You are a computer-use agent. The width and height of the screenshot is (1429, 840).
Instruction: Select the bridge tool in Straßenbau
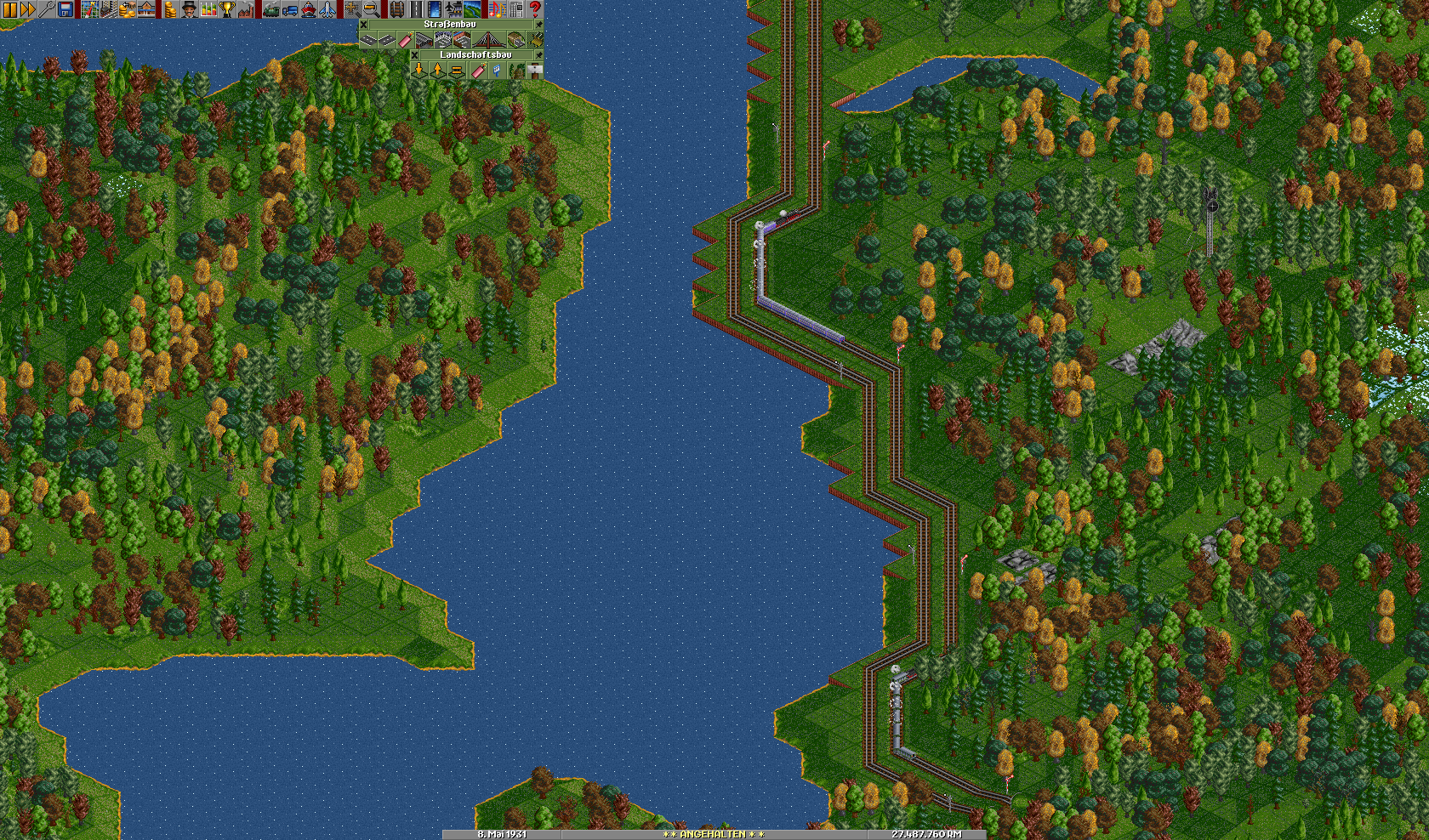coord(488,40)
